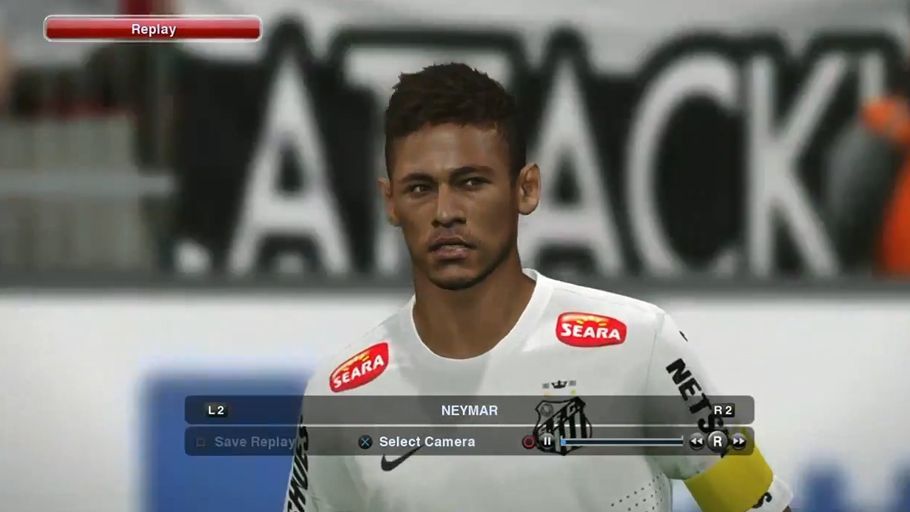Viewport: 910px width, 512px height.
Task: Rewind the replay
Action: (696, 441)
